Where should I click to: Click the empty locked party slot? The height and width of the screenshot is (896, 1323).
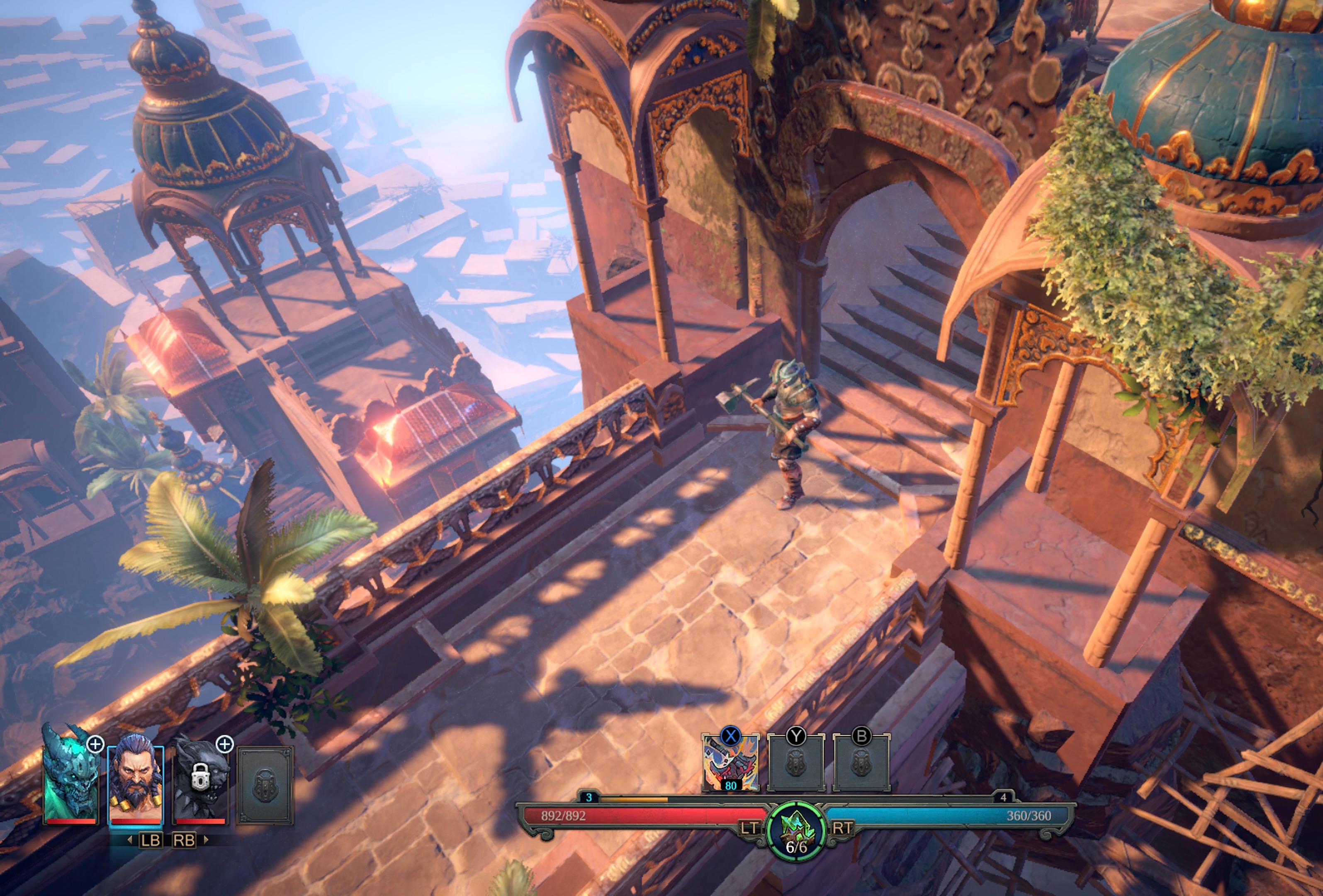(x=265, y=786)
